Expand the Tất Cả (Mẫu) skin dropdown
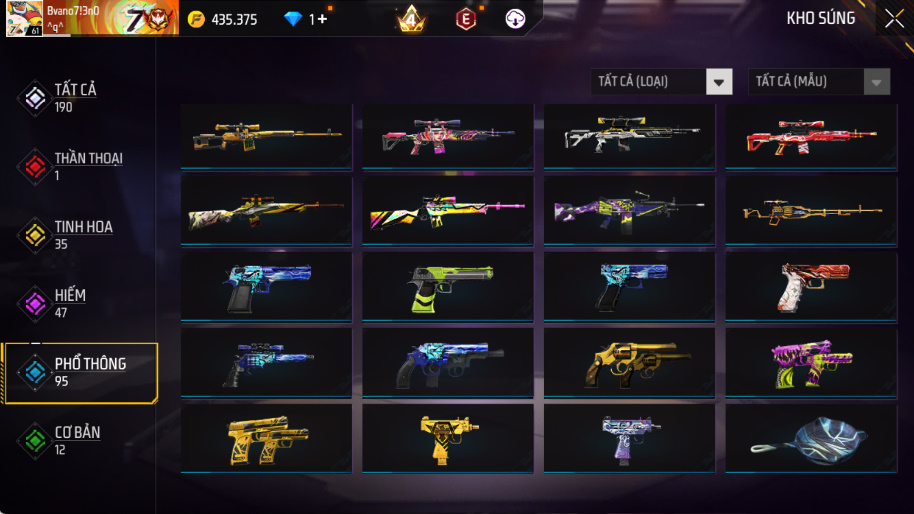Viewport: 914px width, 514px height. tap(818, 82)
